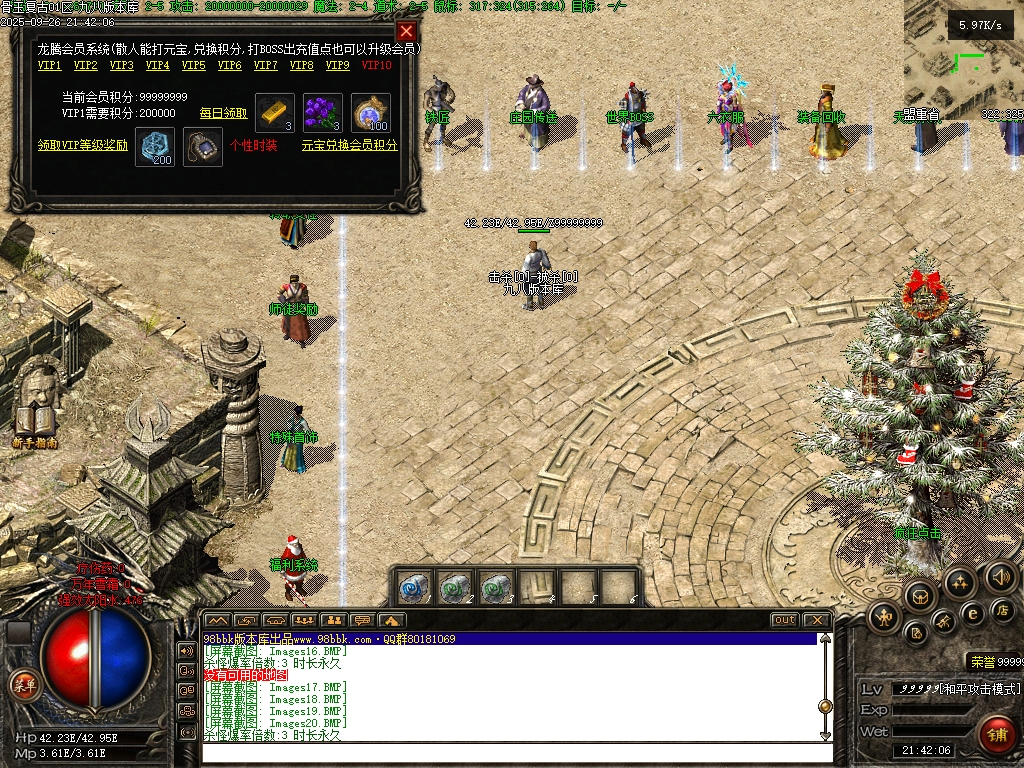1024x768 pixels.
Task: Exchange ingots for member points (元宝兑换会员积分)
Action: click(349, 145)
